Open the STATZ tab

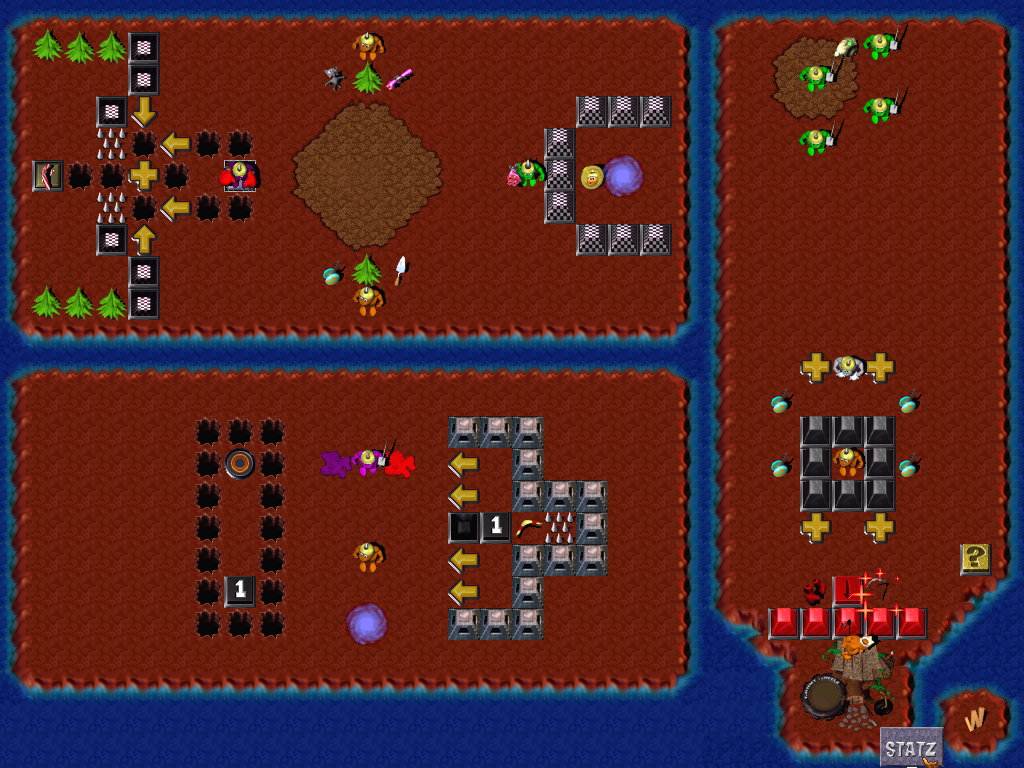[x=911, y=748]
